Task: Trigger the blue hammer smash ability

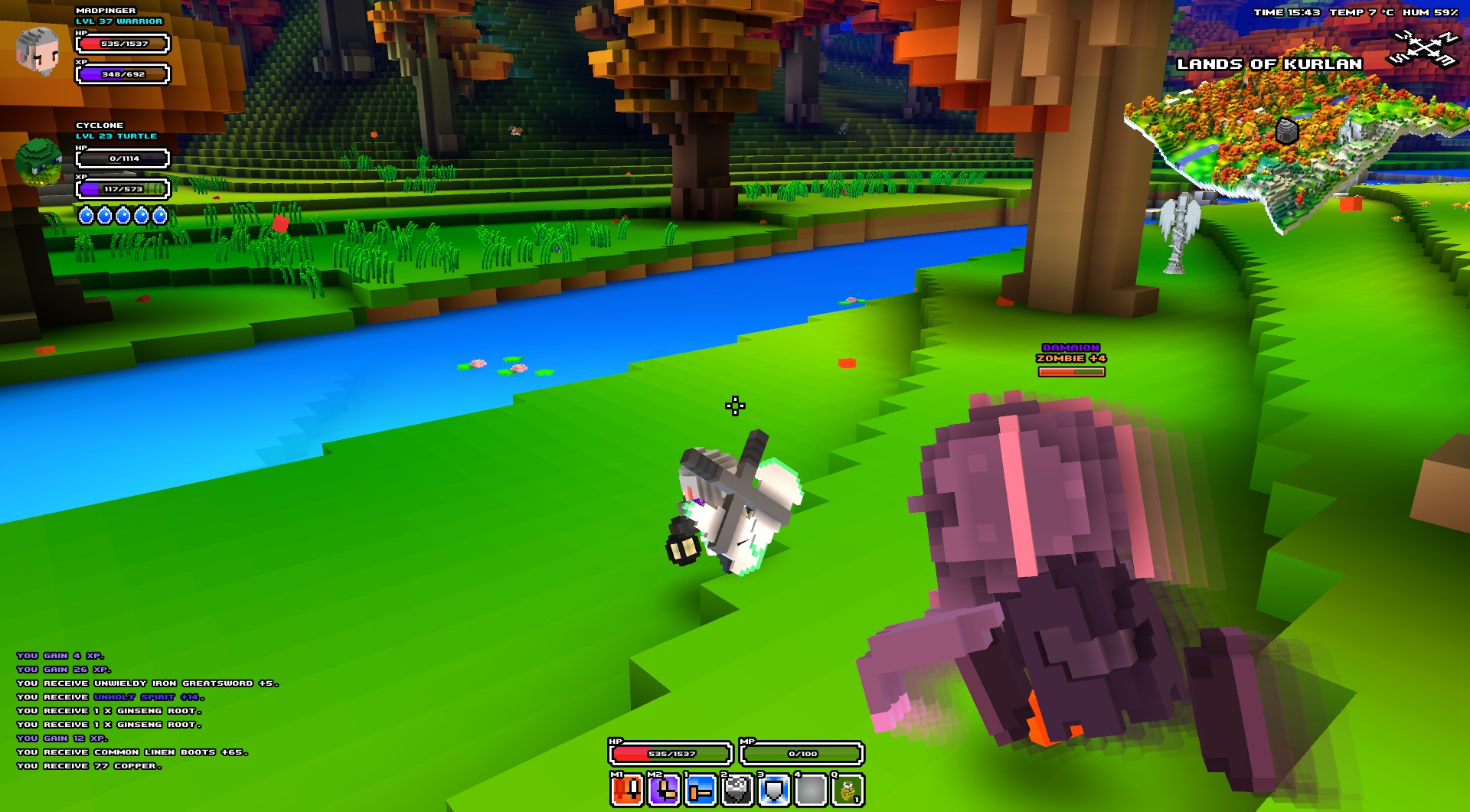Action: (701, 790)
